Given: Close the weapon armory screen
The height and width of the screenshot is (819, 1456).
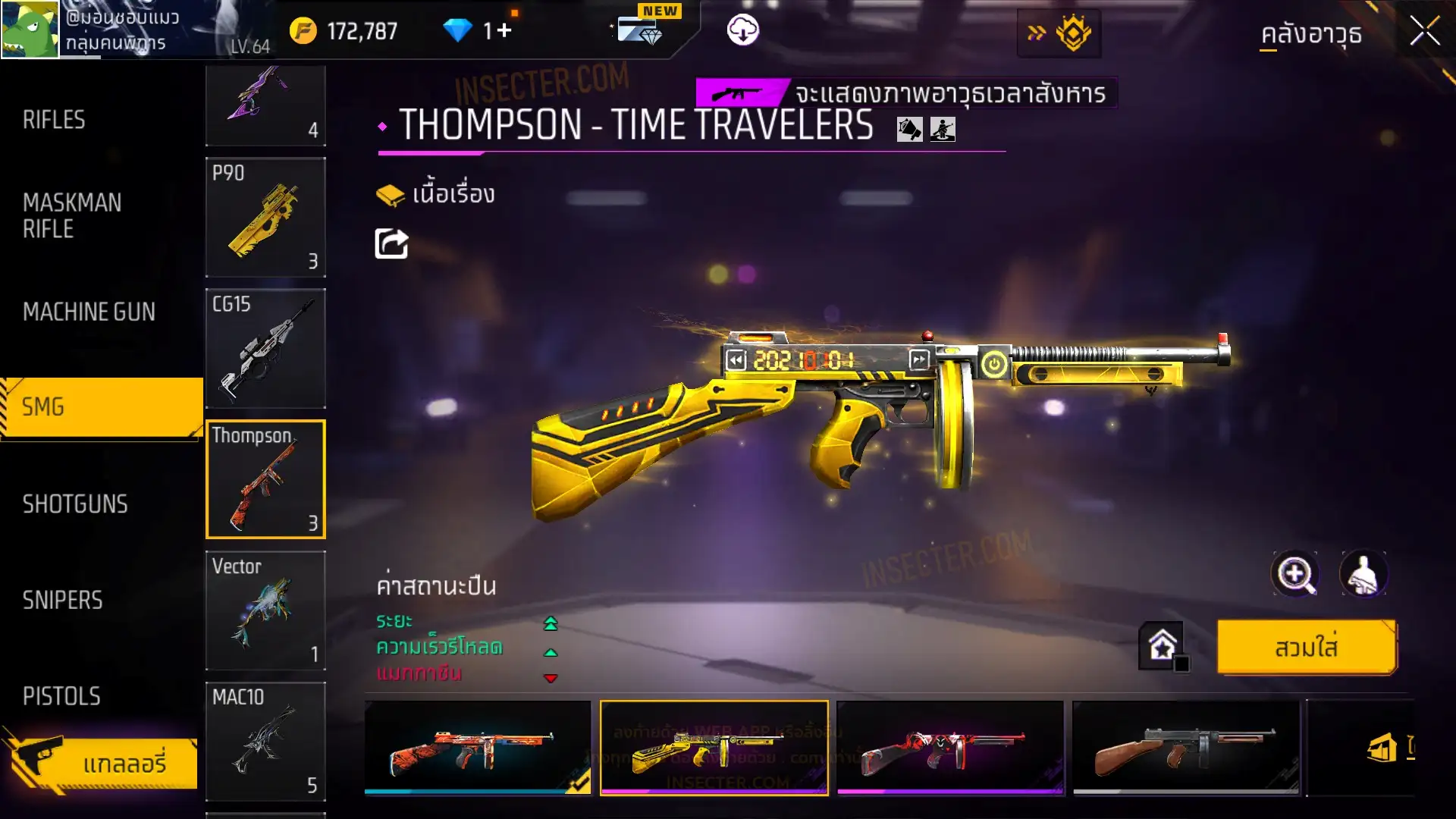Looking at the screenshot, I should 1424,32.
